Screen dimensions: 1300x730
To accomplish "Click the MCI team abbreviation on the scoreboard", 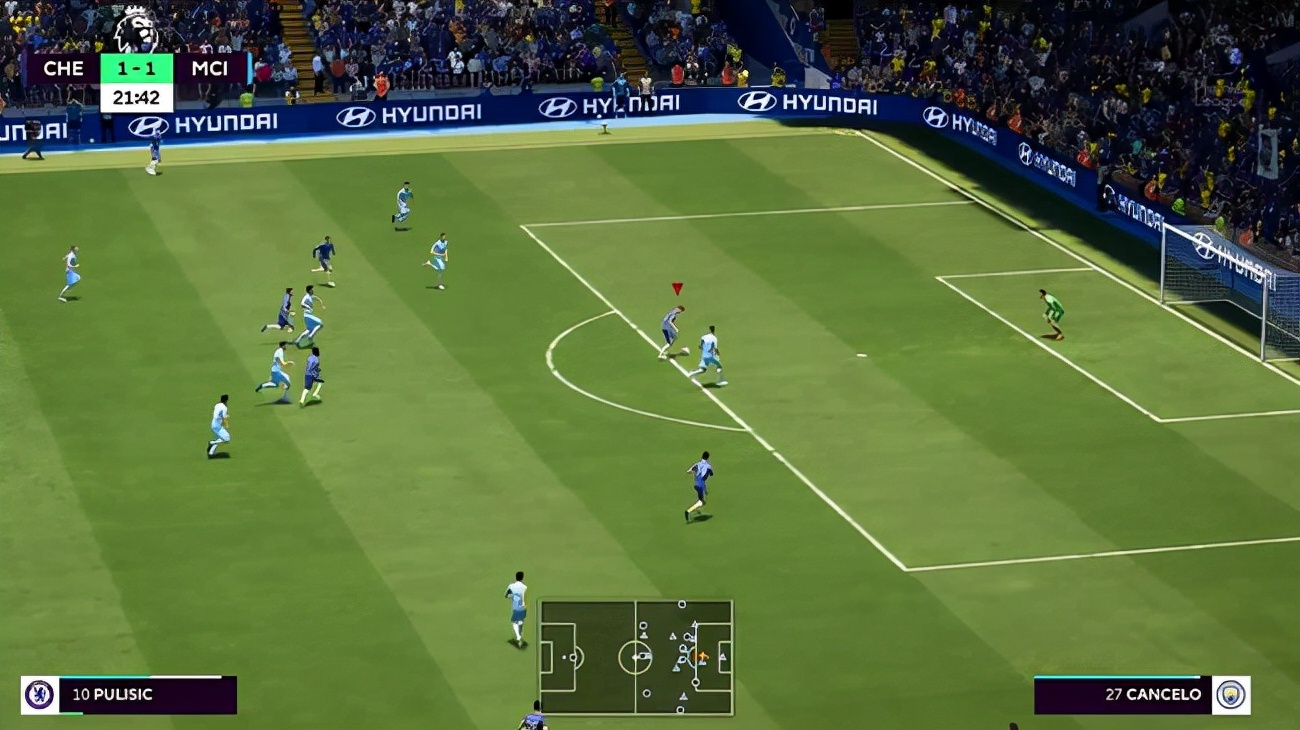I will click(211, 68).
